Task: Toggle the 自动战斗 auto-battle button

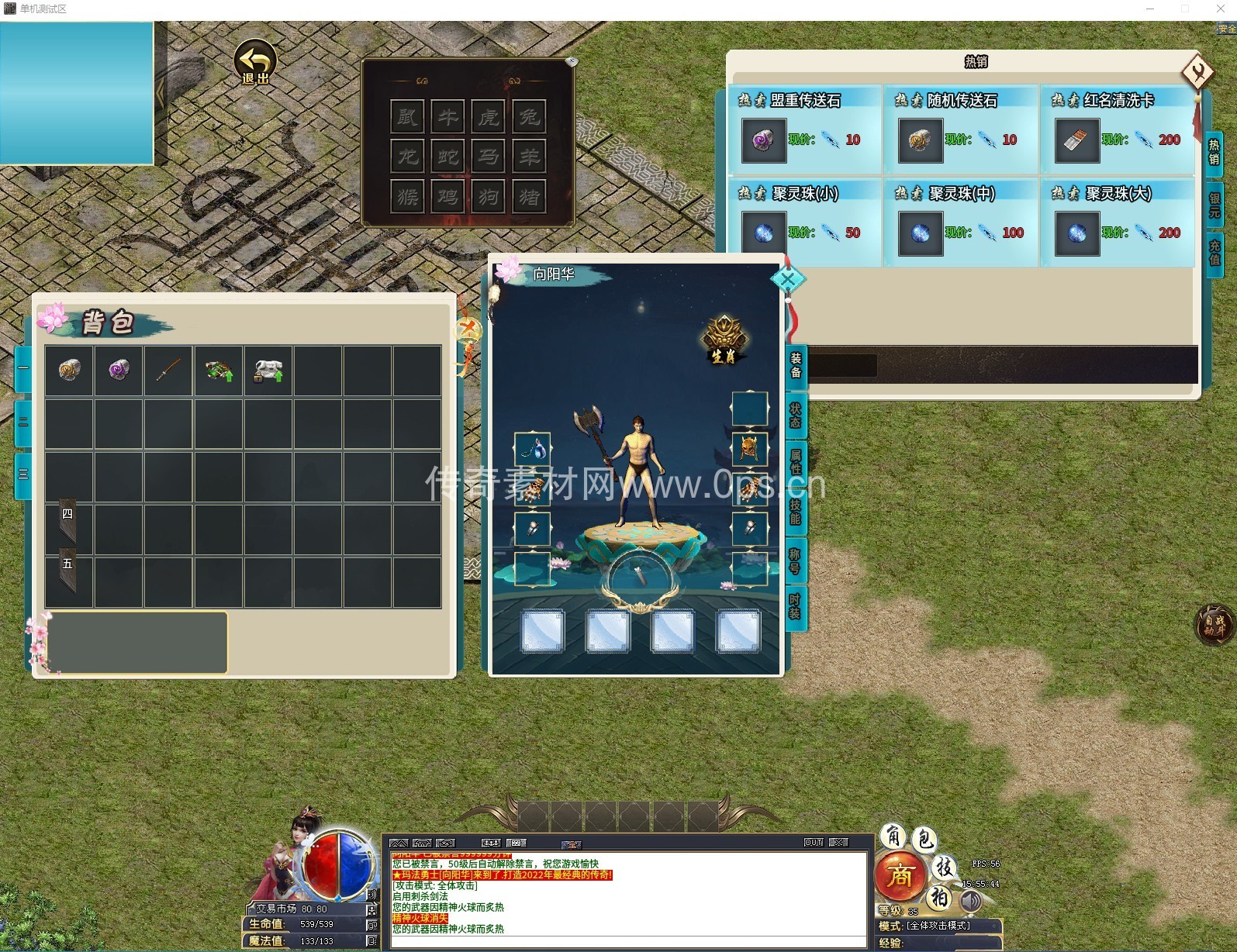Action: 1215,625
